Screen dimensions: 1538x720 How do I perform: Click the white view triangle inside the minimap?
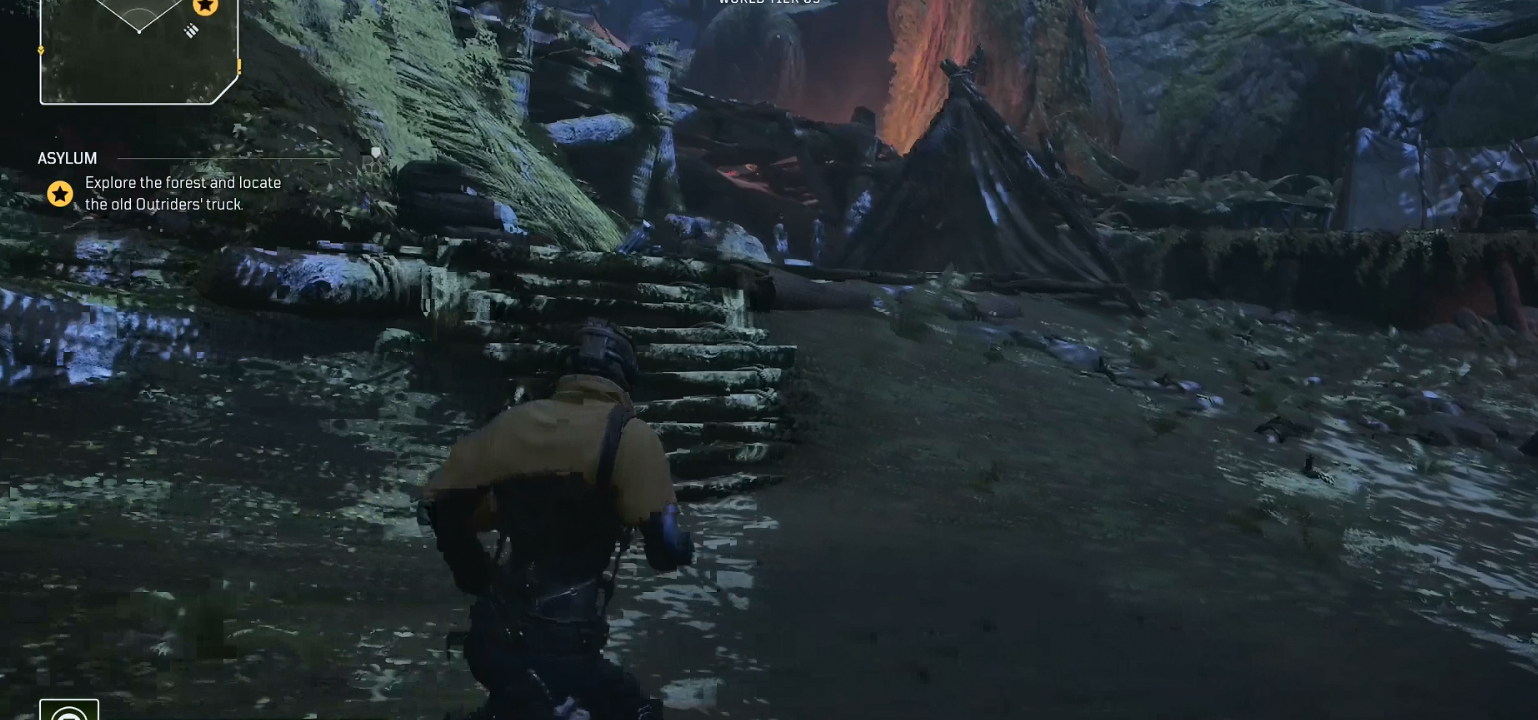pyautogui.click(x=139, y=20)
